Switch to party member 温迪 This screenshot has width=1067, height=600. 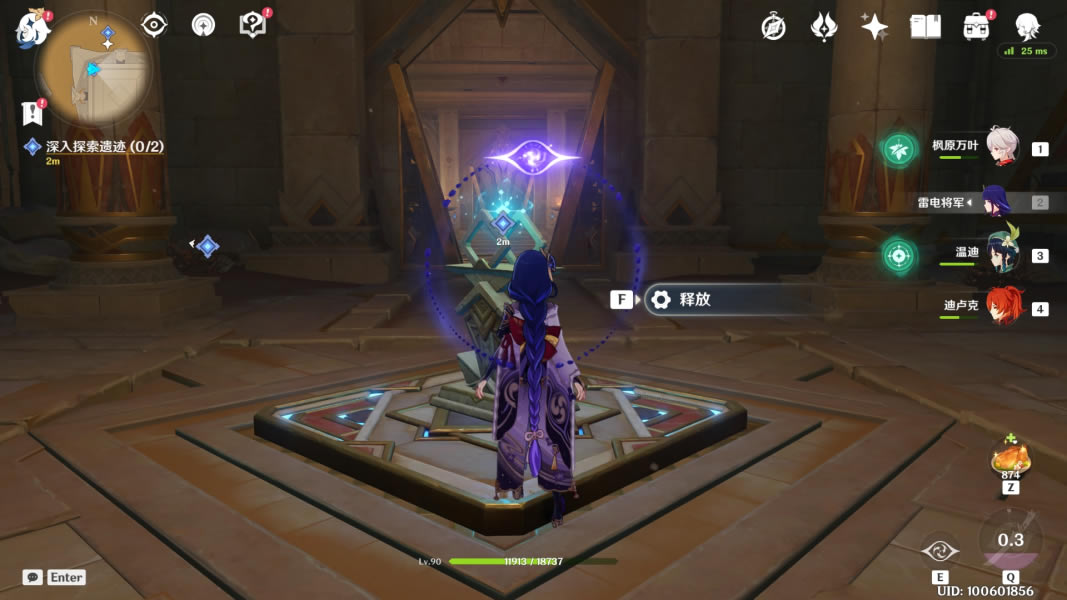pyautogui.click(x=1002, y=255)
